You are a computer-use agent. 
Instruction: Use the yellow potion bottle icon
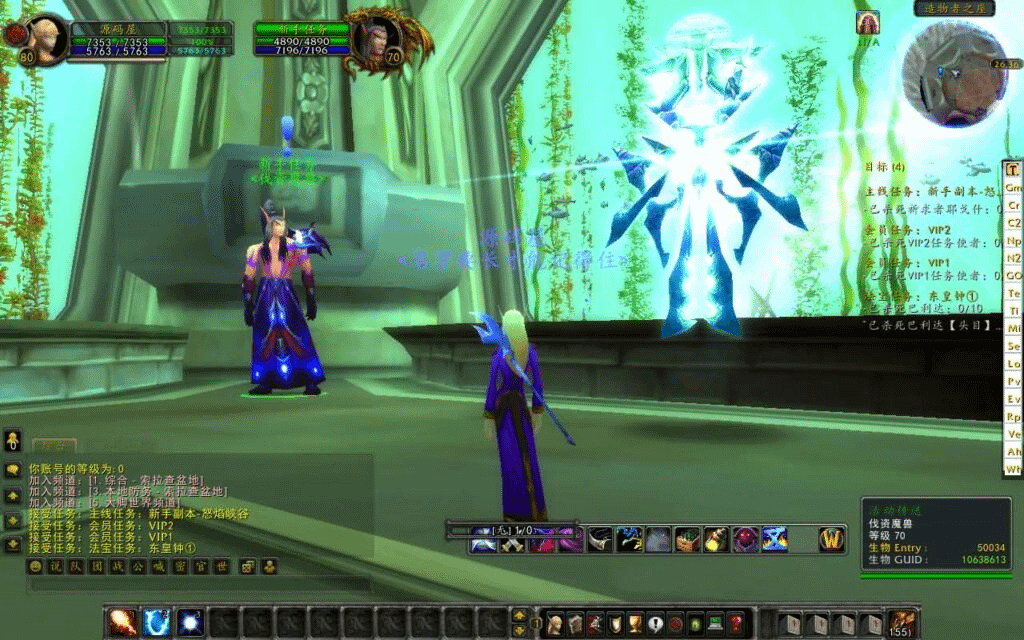click(716, 540)
